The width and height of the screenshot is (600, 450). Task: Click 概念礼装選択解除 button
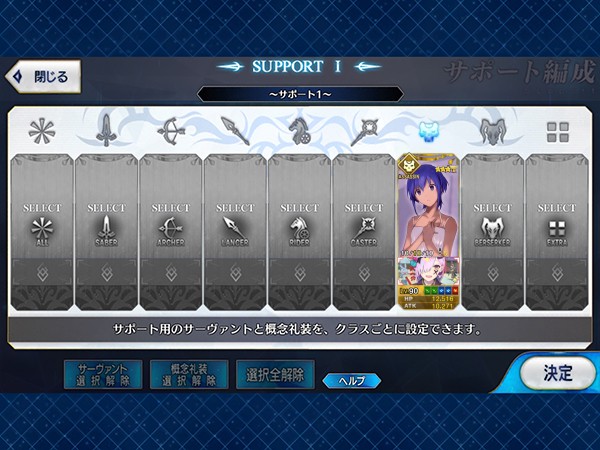point(188,375)
